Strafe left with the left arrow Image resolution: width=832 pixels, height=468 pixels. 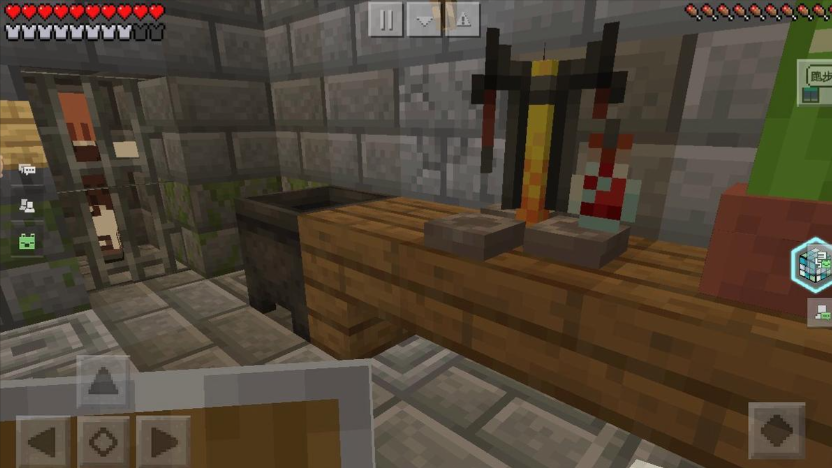[44, 441]
